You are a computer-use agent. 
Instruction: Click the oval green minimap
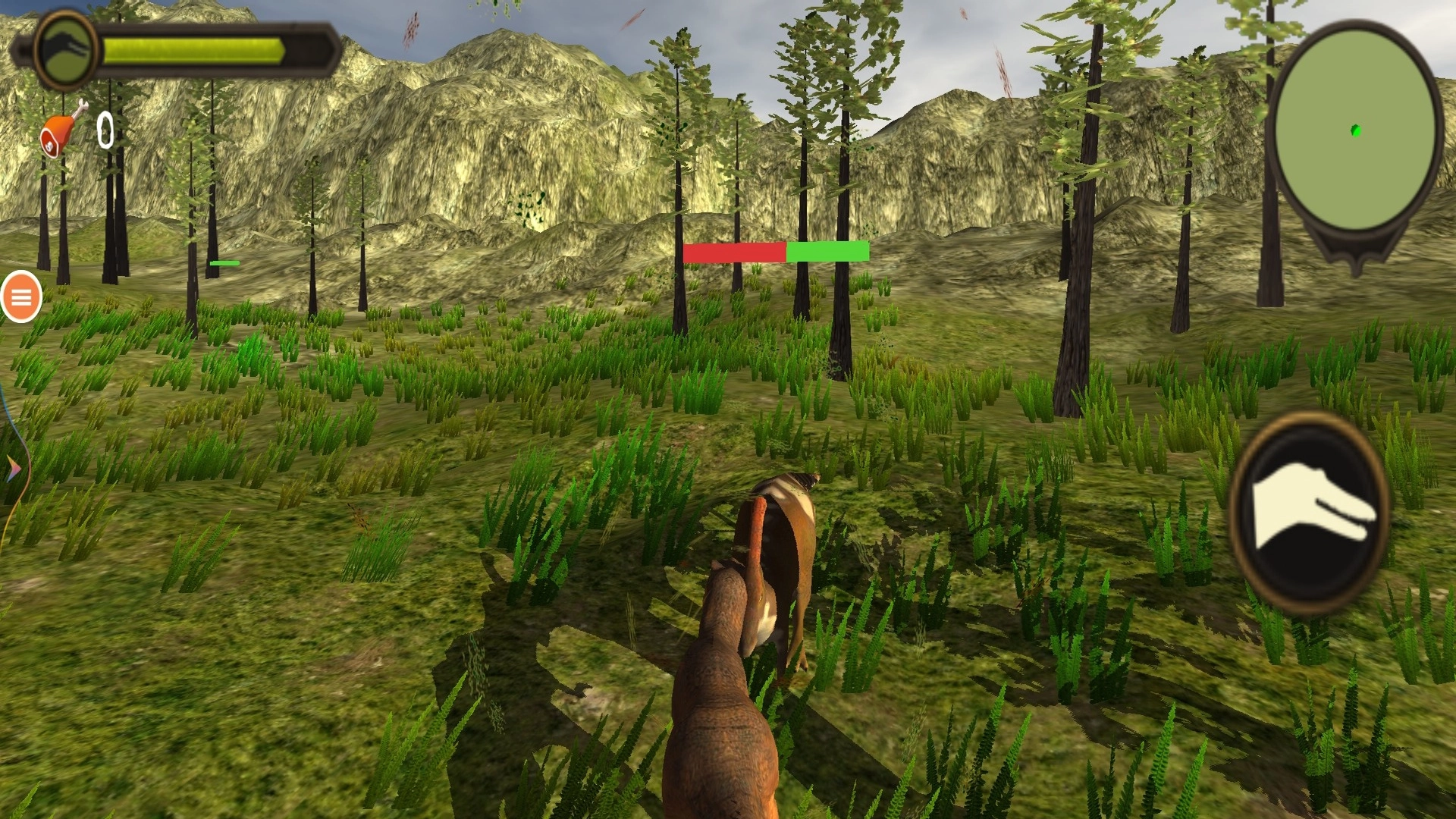[x=1355, y=129]
